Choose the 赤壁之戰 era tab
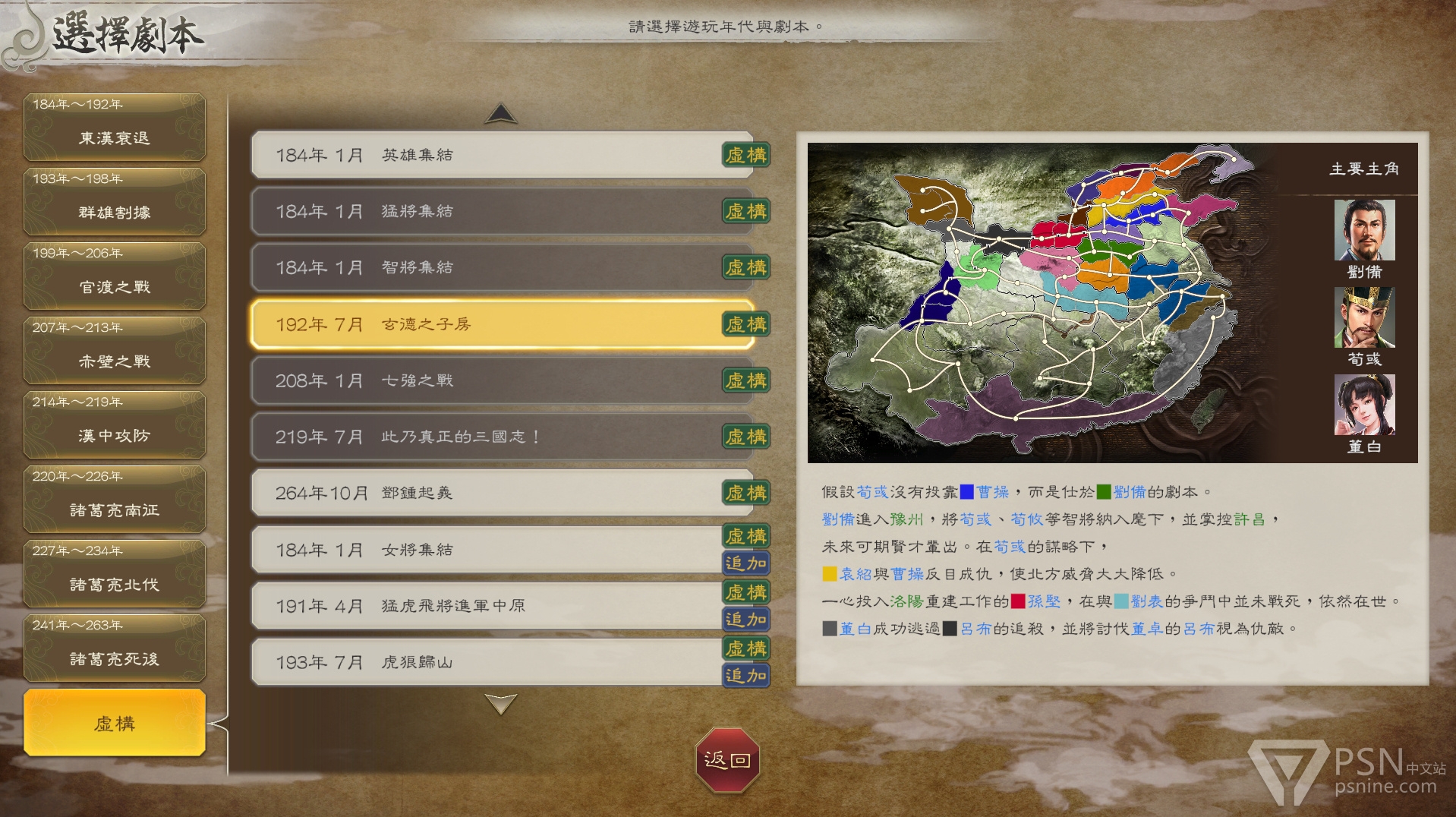Screen dimensions: 1456x817 tap(115, 351)
